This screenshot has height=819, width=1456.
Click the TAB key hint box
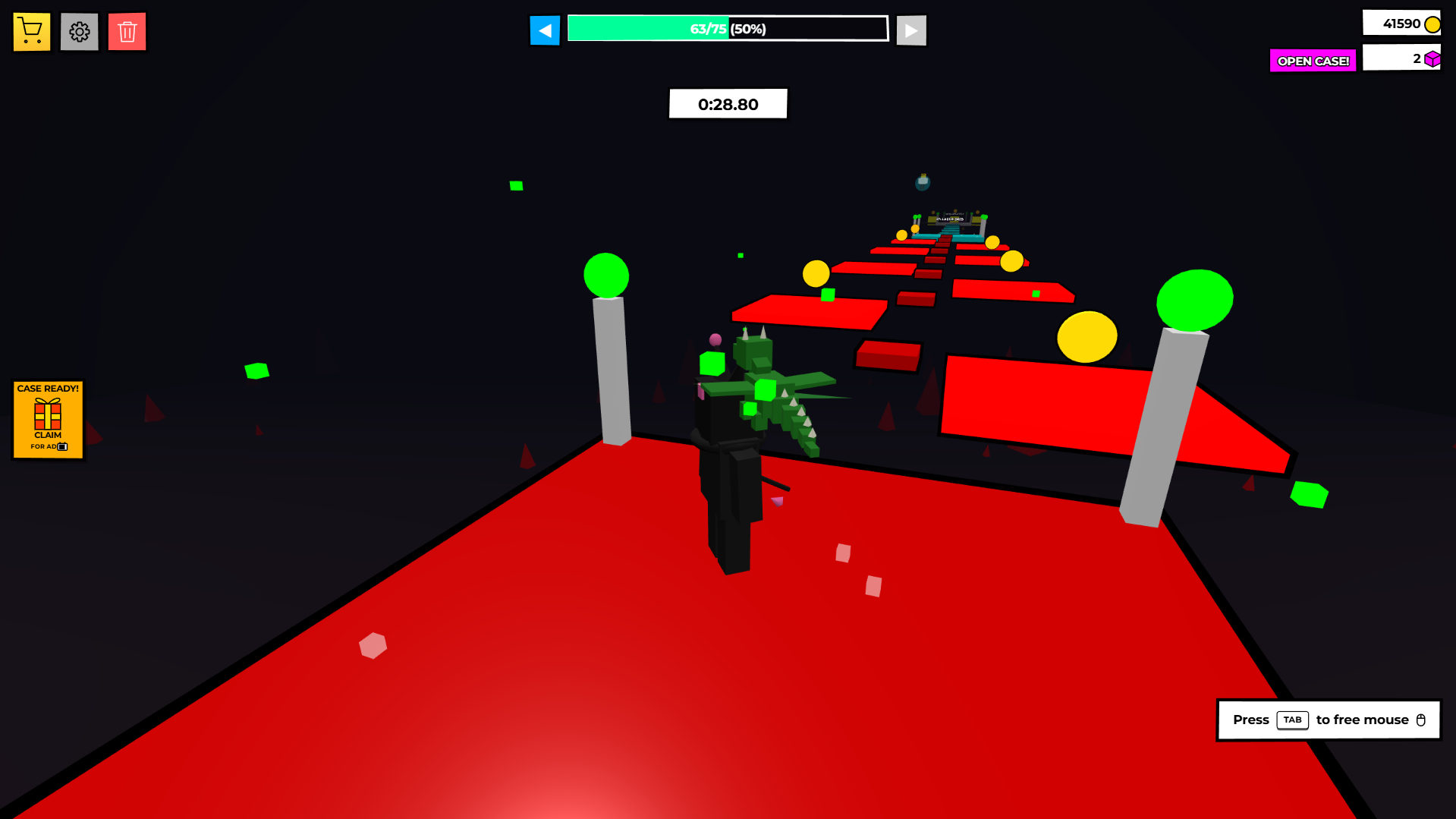pyautogui.click(x=1292, y=720)
